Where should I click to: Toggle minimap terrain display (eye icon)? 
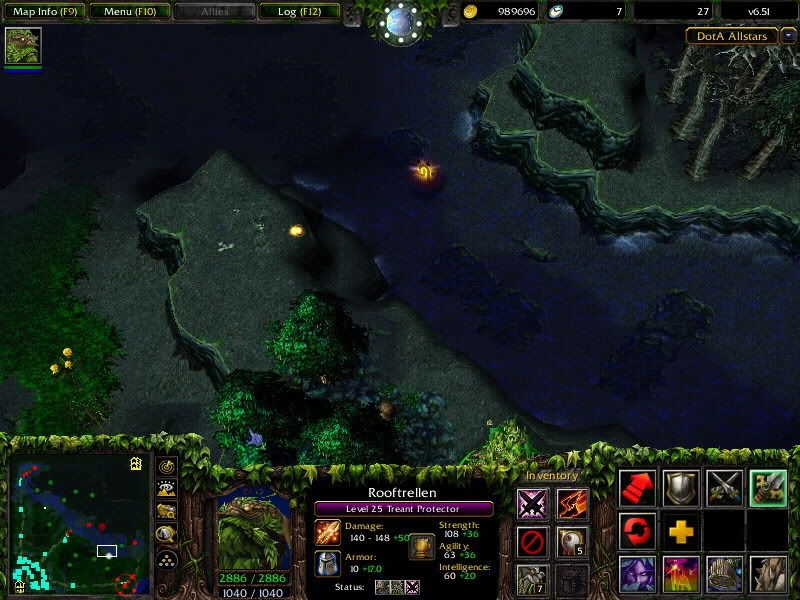tap(168, 489)
